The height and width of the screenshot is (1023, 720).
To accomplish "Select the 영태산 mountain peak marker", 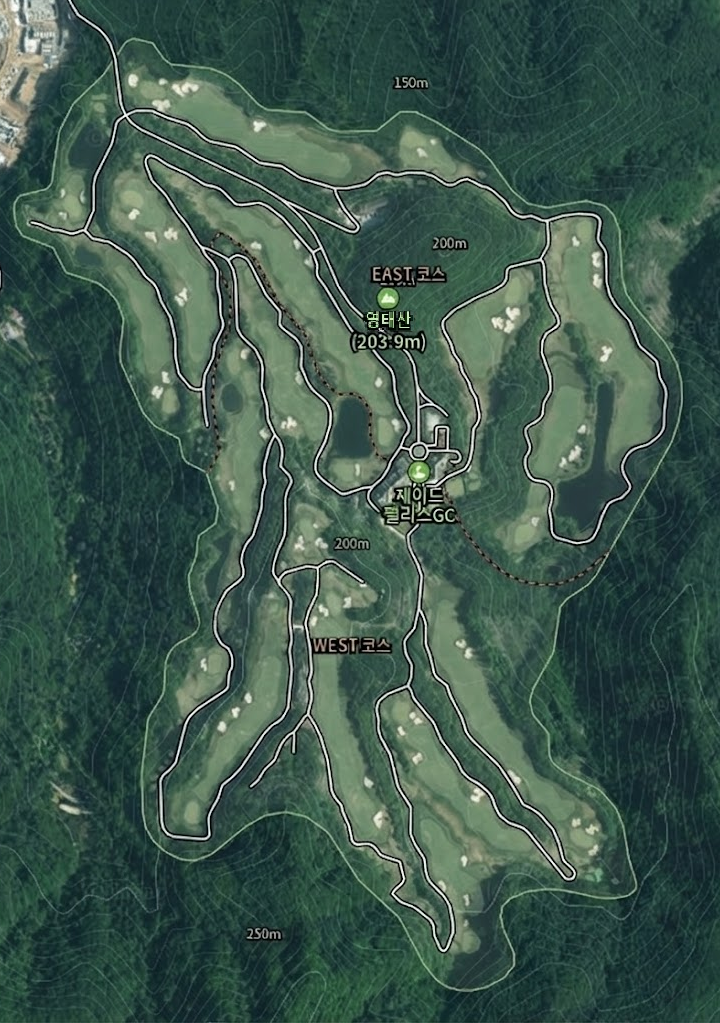I will 387,298.
